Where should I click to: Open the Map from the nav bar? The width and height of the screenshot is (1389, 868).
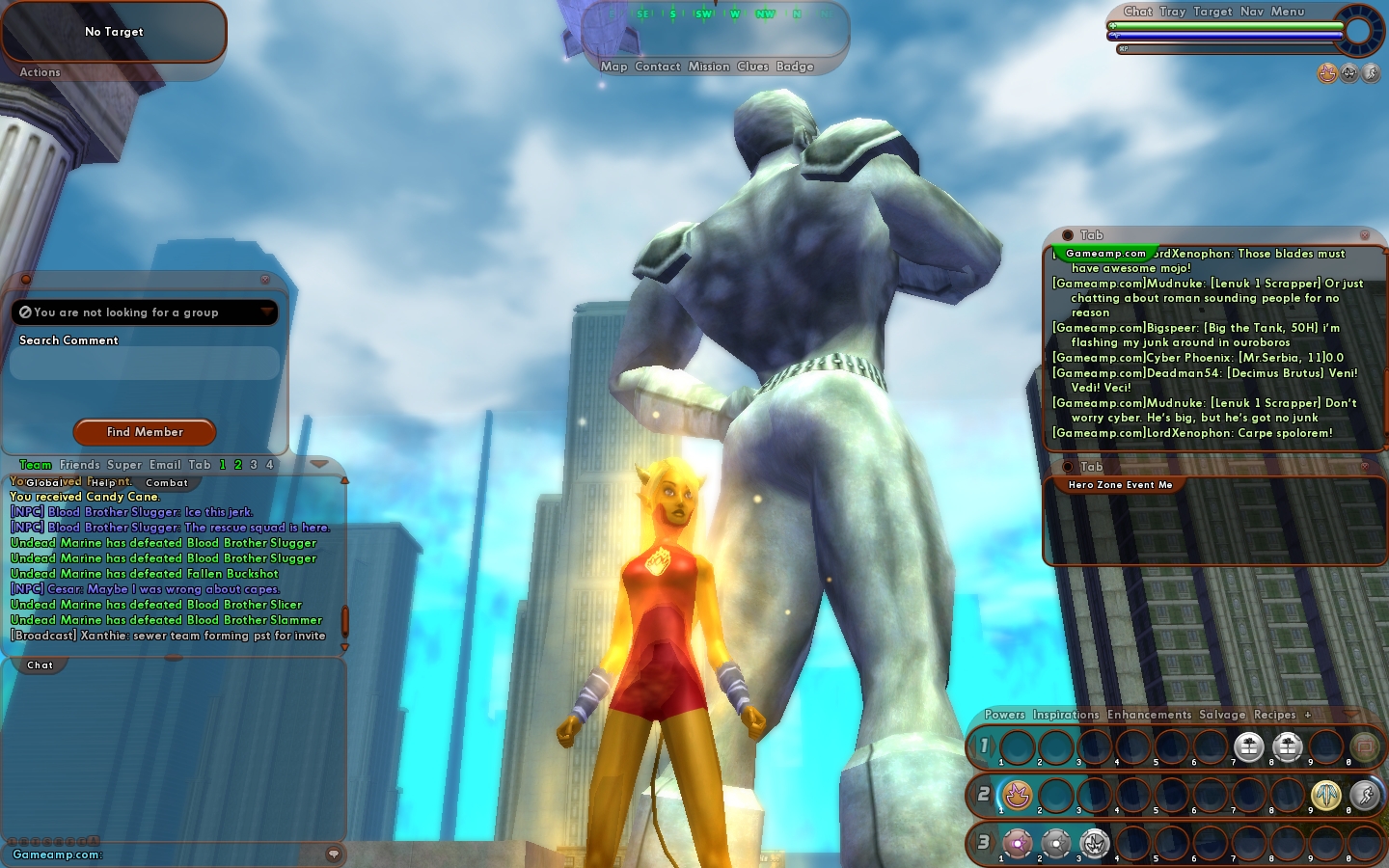tap(613, 67)
